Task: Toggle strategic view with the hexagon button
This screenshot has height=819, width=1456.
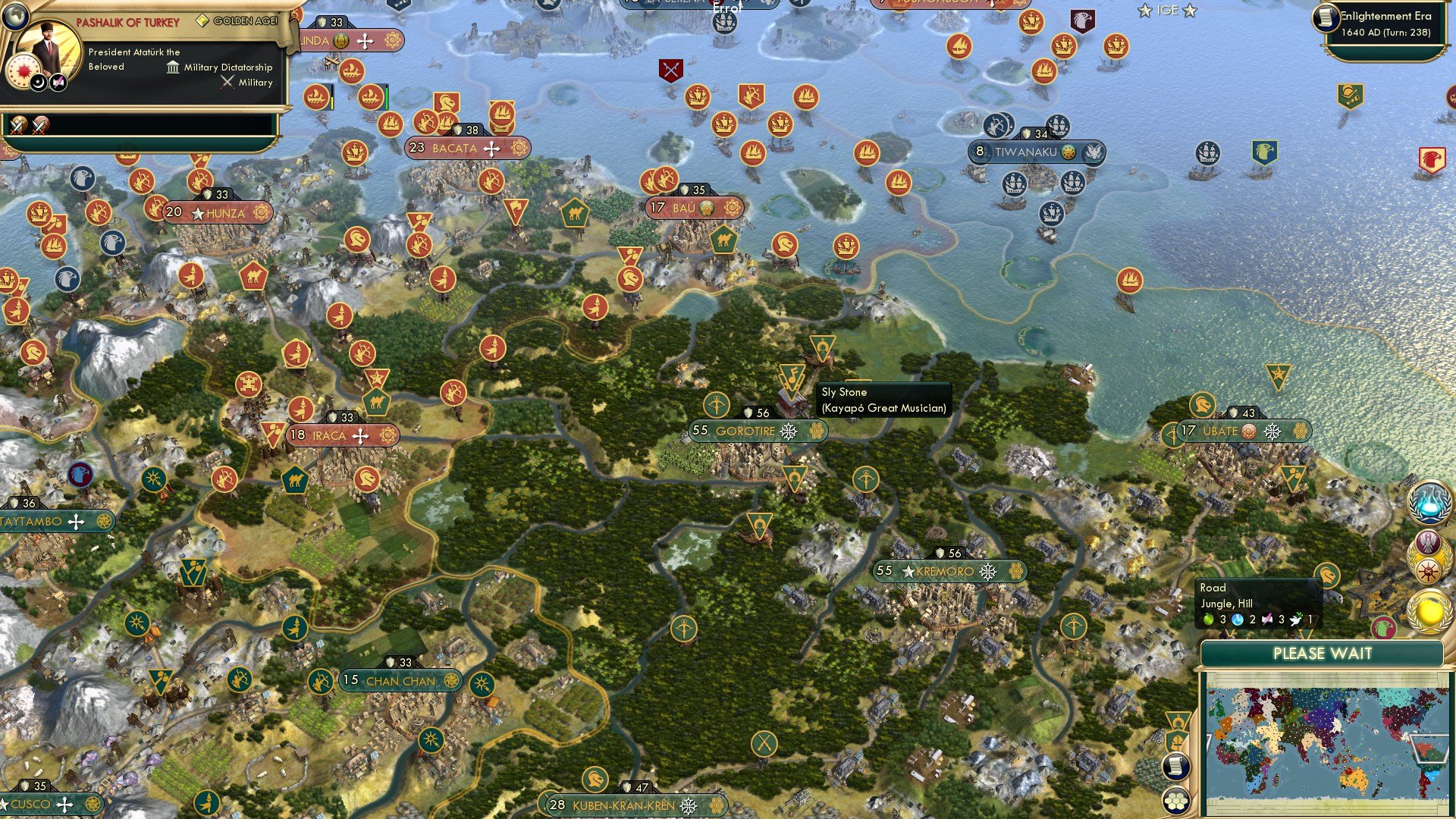Action: click(x=1176, y=799)
